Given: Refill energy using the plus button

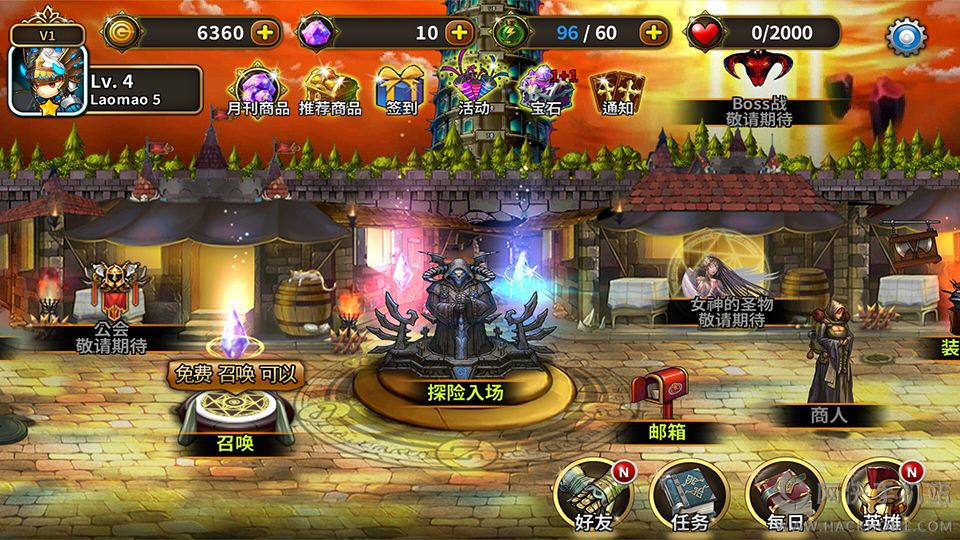Looking at the screenshot, I should click(x=654, y=32).
